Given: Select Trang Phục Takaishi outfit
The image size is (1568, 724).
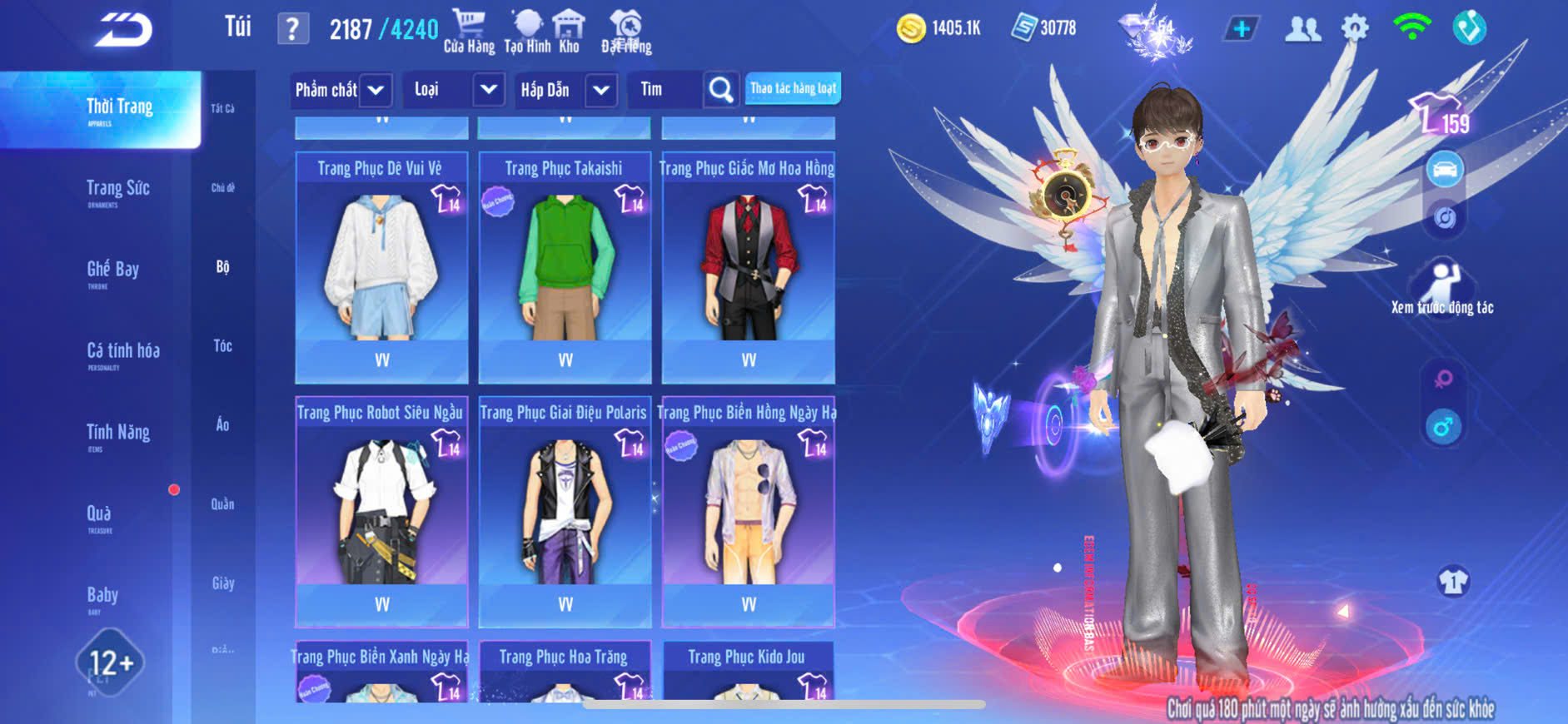Looking at the screenshot, I should [565, 266].
